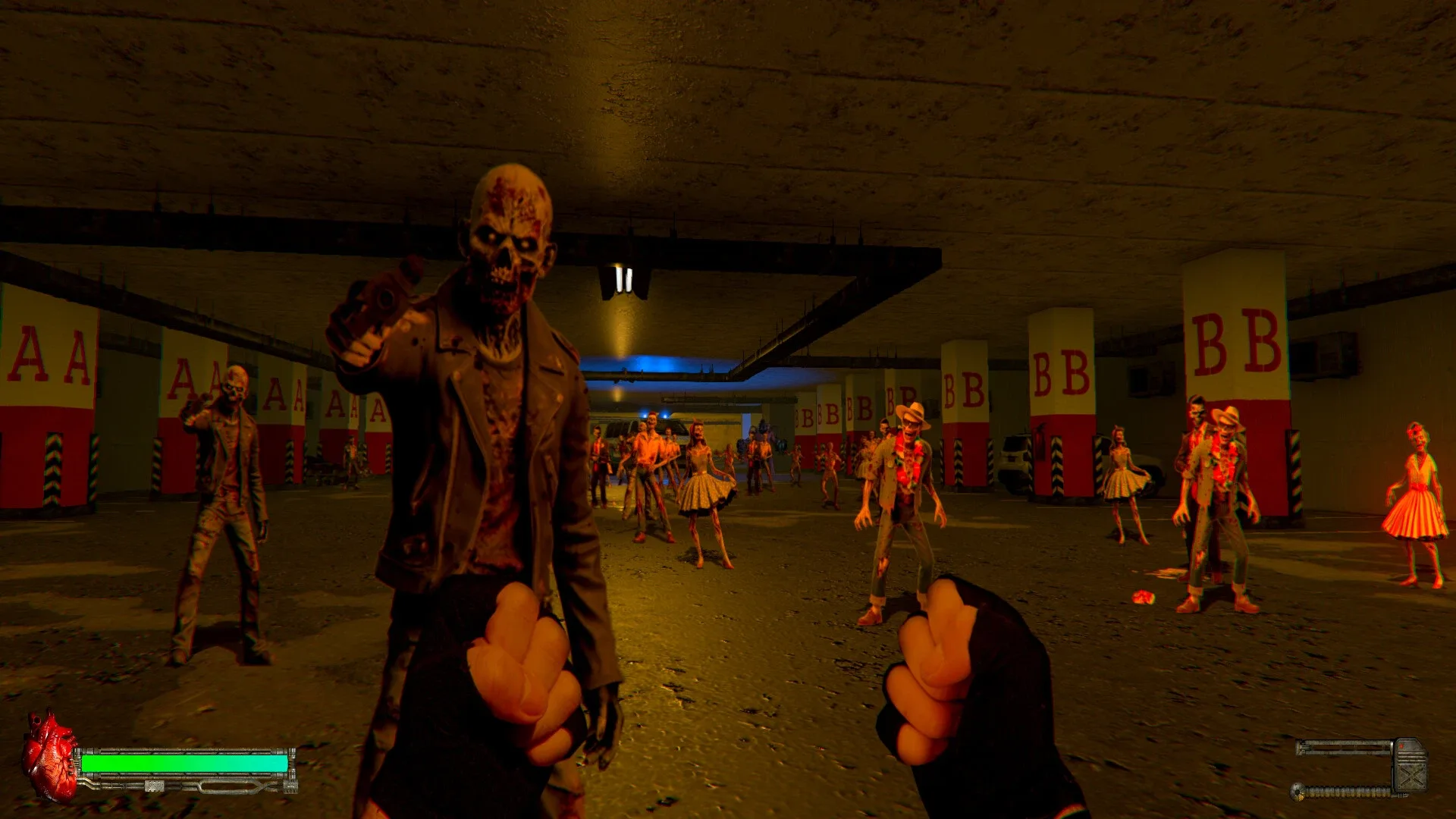
Task: Click the ribbed ammo belt on the HUD gauge
Action: pos(1346,792)
